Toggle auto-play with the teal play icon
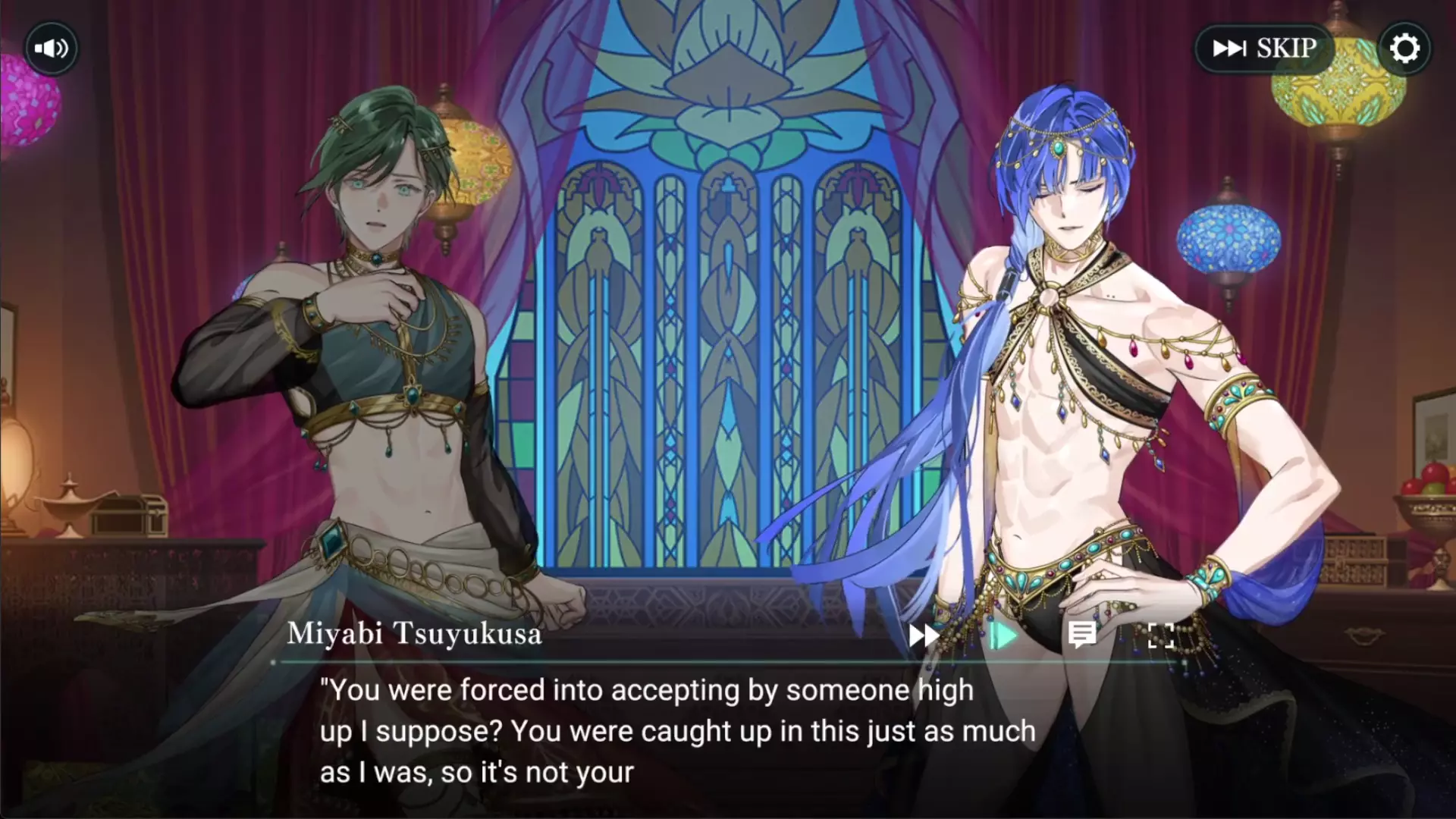 [x=1003, y=635]
